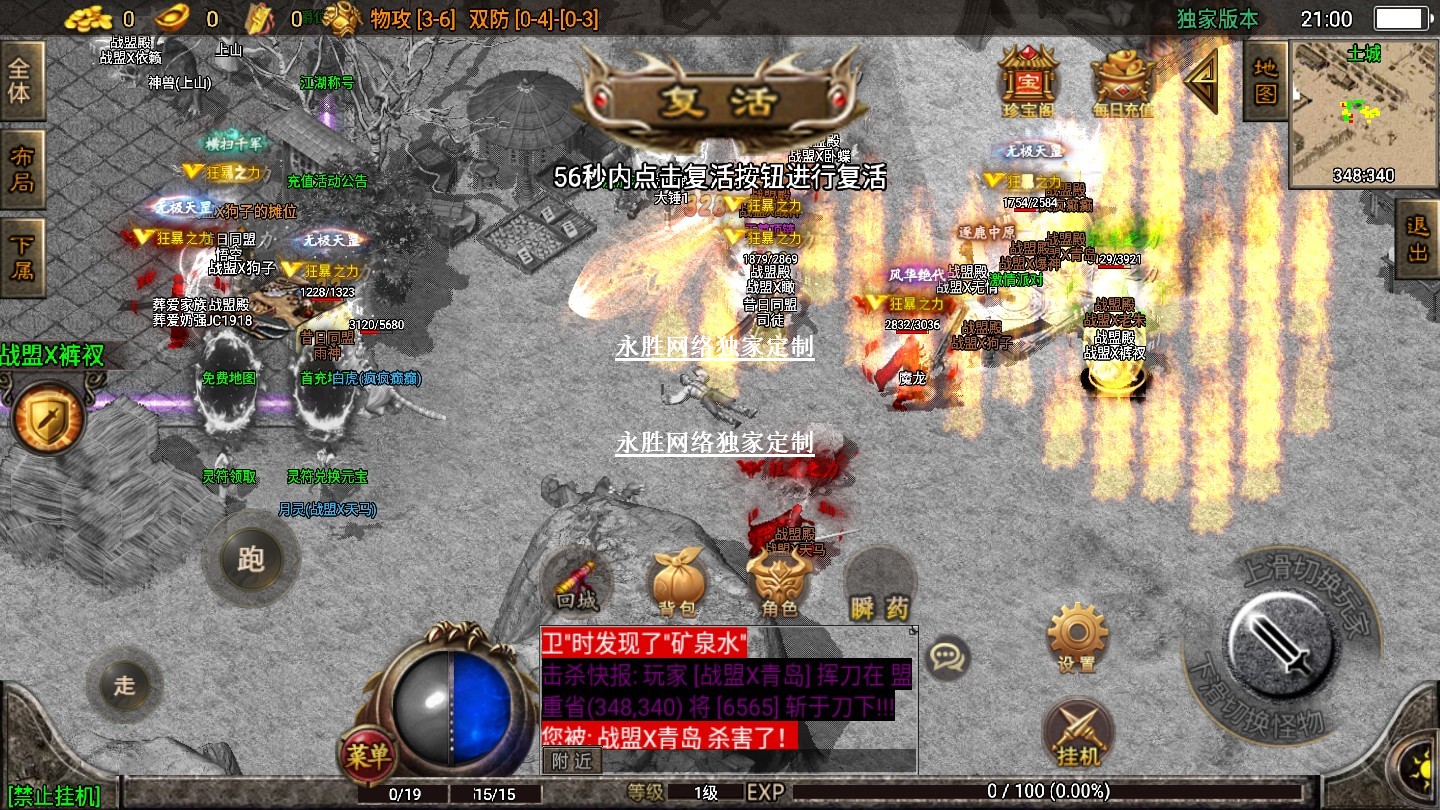The width and height of the screenshot is (1440, 810).
Task: Open the 布局 layout tab
Action: [21, 169]
